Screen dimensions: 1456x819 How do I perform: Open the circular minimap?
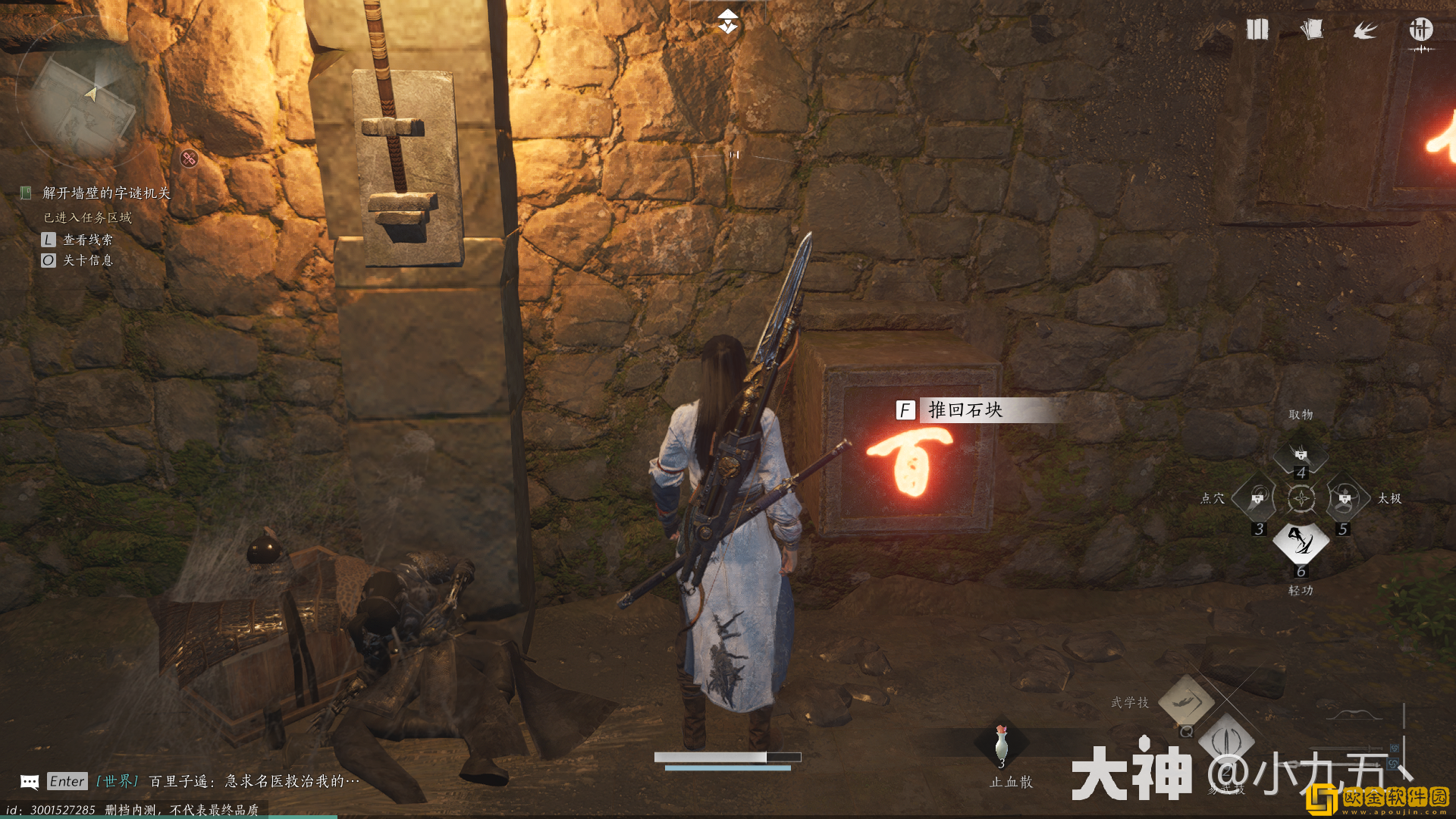(x=82, y=95)
